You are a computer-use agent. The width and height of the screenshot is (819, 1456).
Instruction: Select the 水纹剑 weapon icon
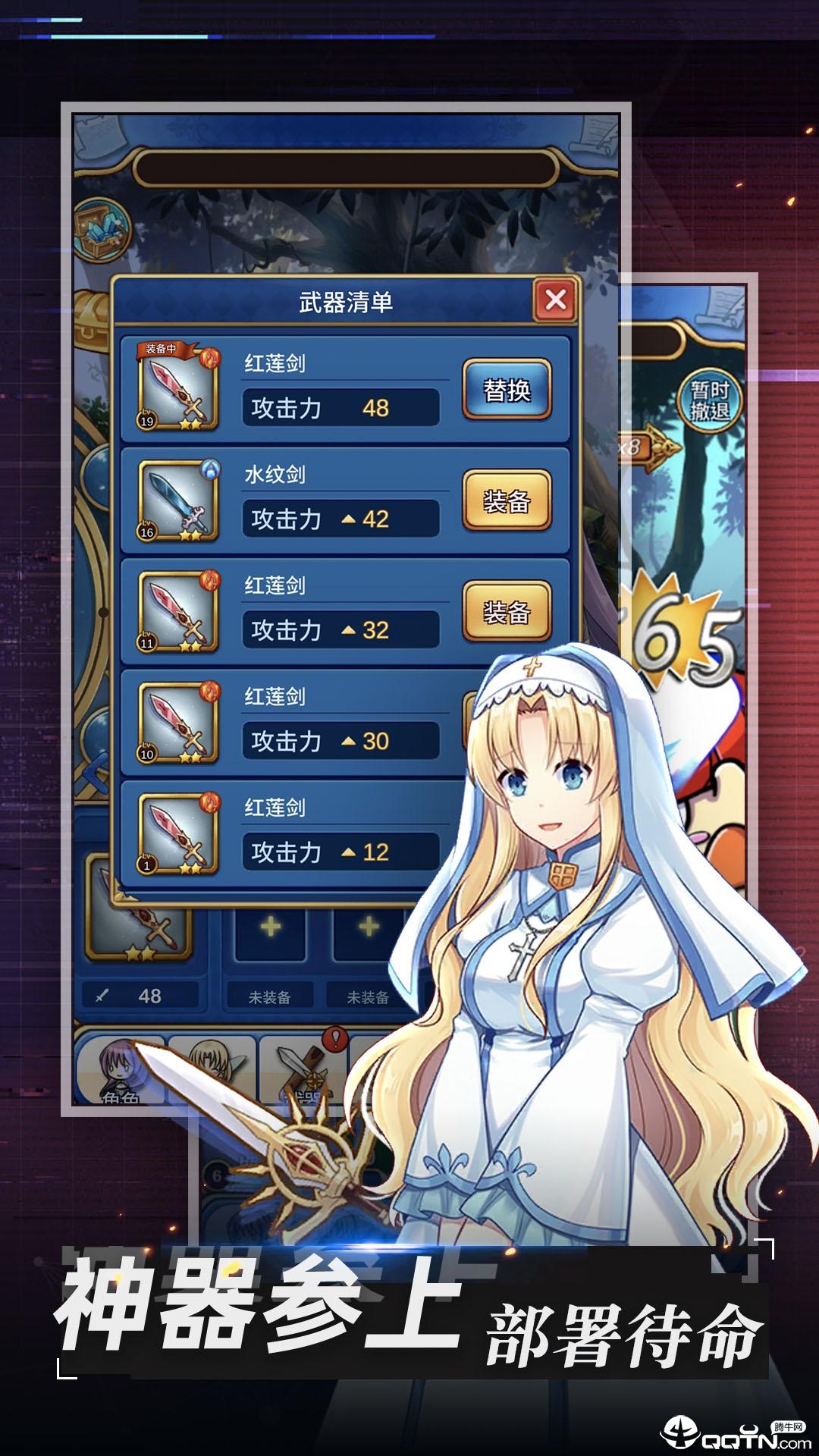[178, 500]
